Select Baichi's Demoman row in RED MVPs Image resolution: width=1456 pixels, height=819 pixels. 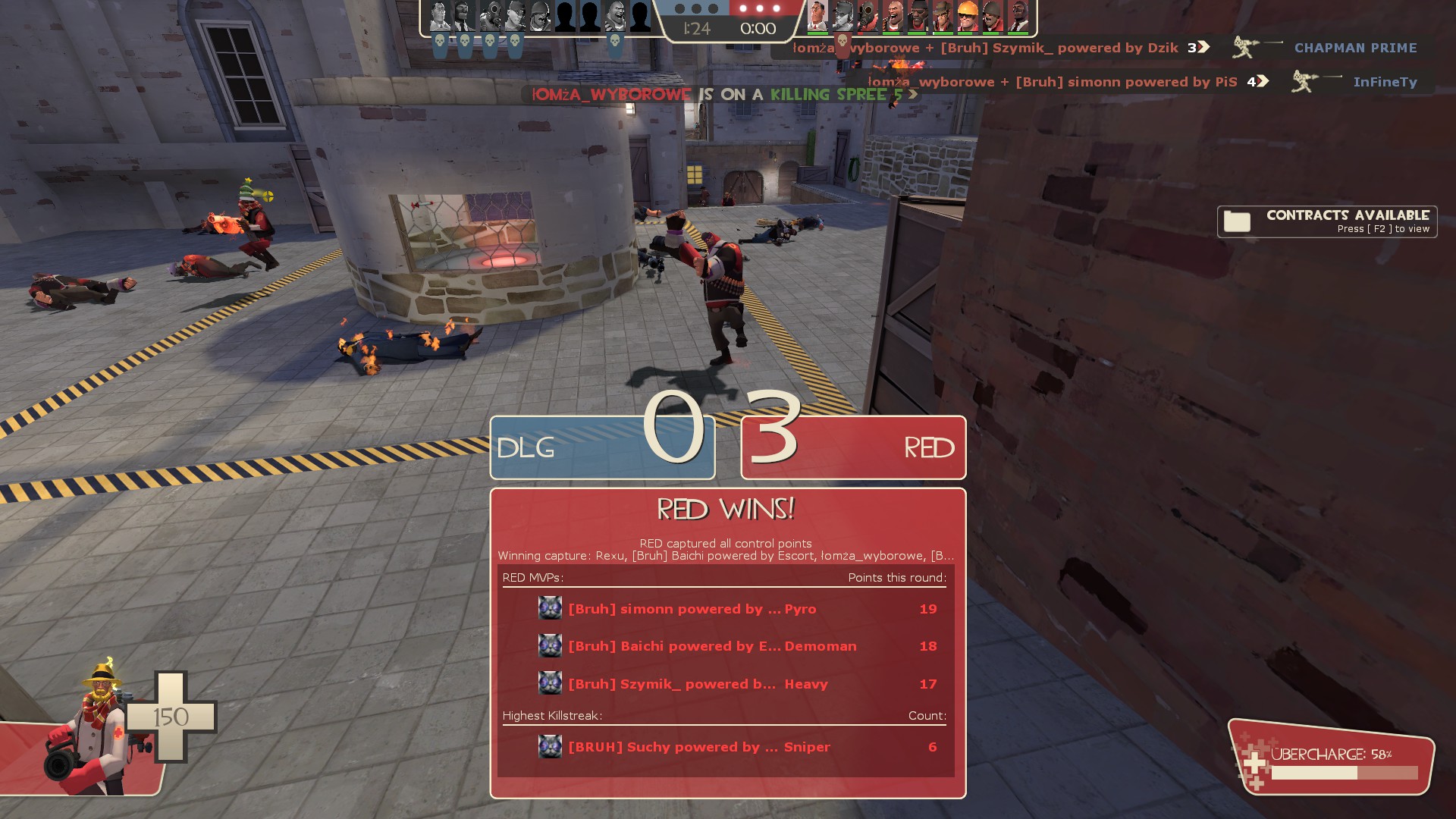(x=726, y=646)
